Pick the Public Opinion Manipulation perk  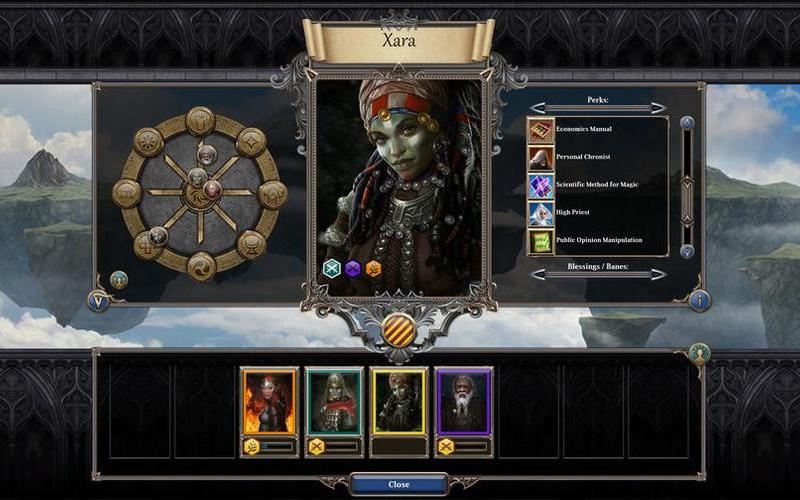pos(598,240)
